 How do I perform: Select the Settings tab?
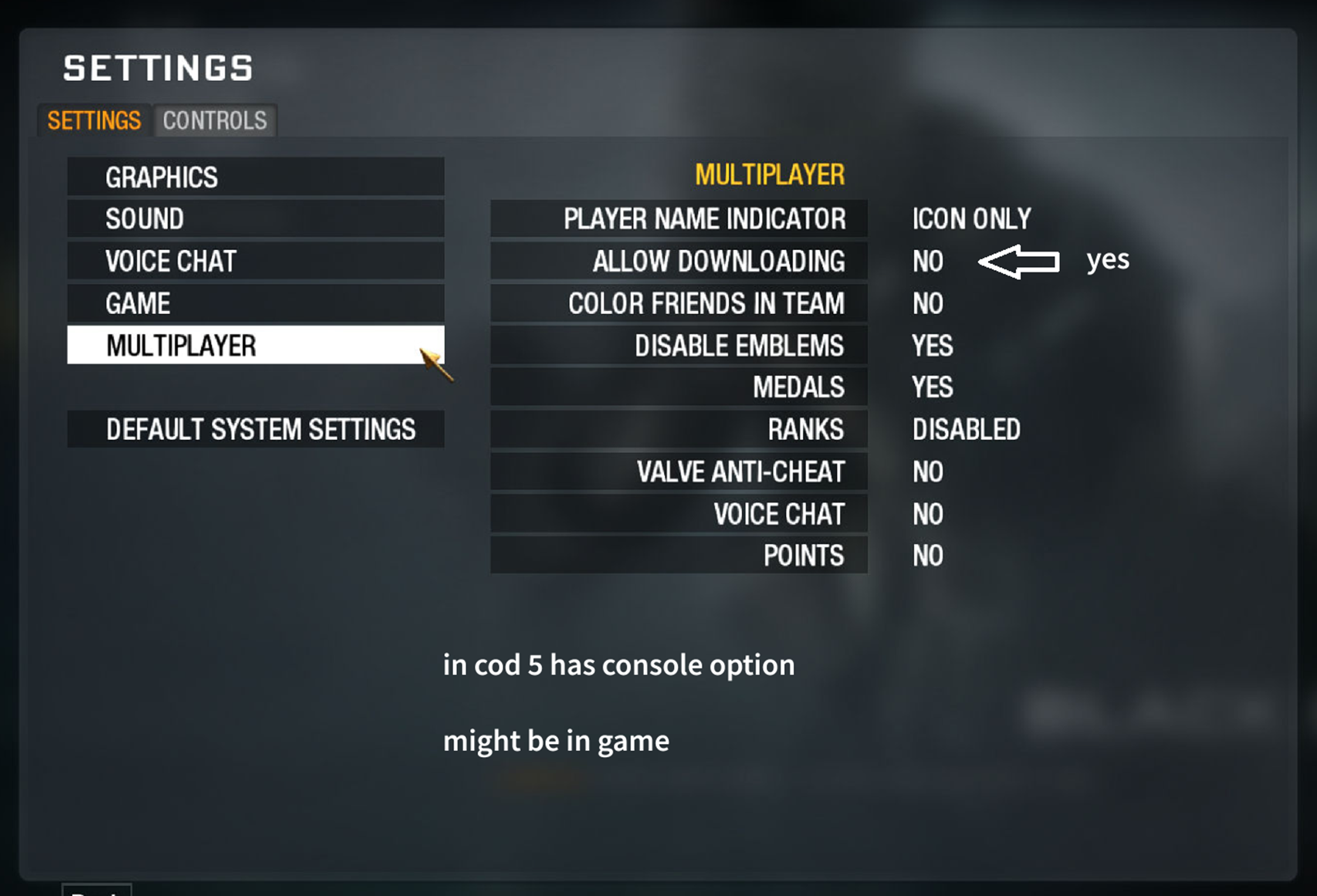[x=94, y=121]
